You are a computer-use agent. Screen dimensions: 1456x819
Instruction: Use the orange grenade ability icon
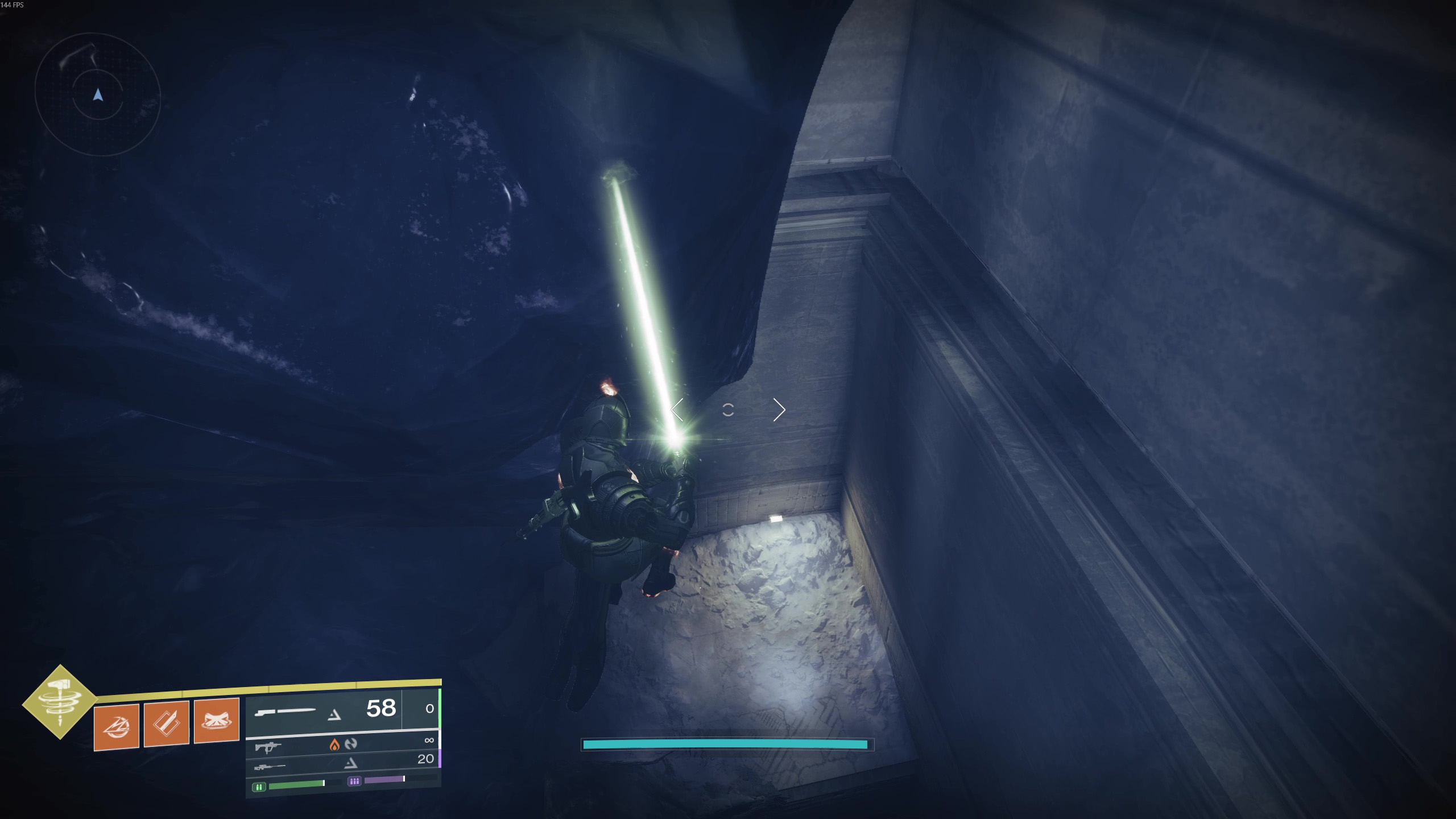(117, 726)
